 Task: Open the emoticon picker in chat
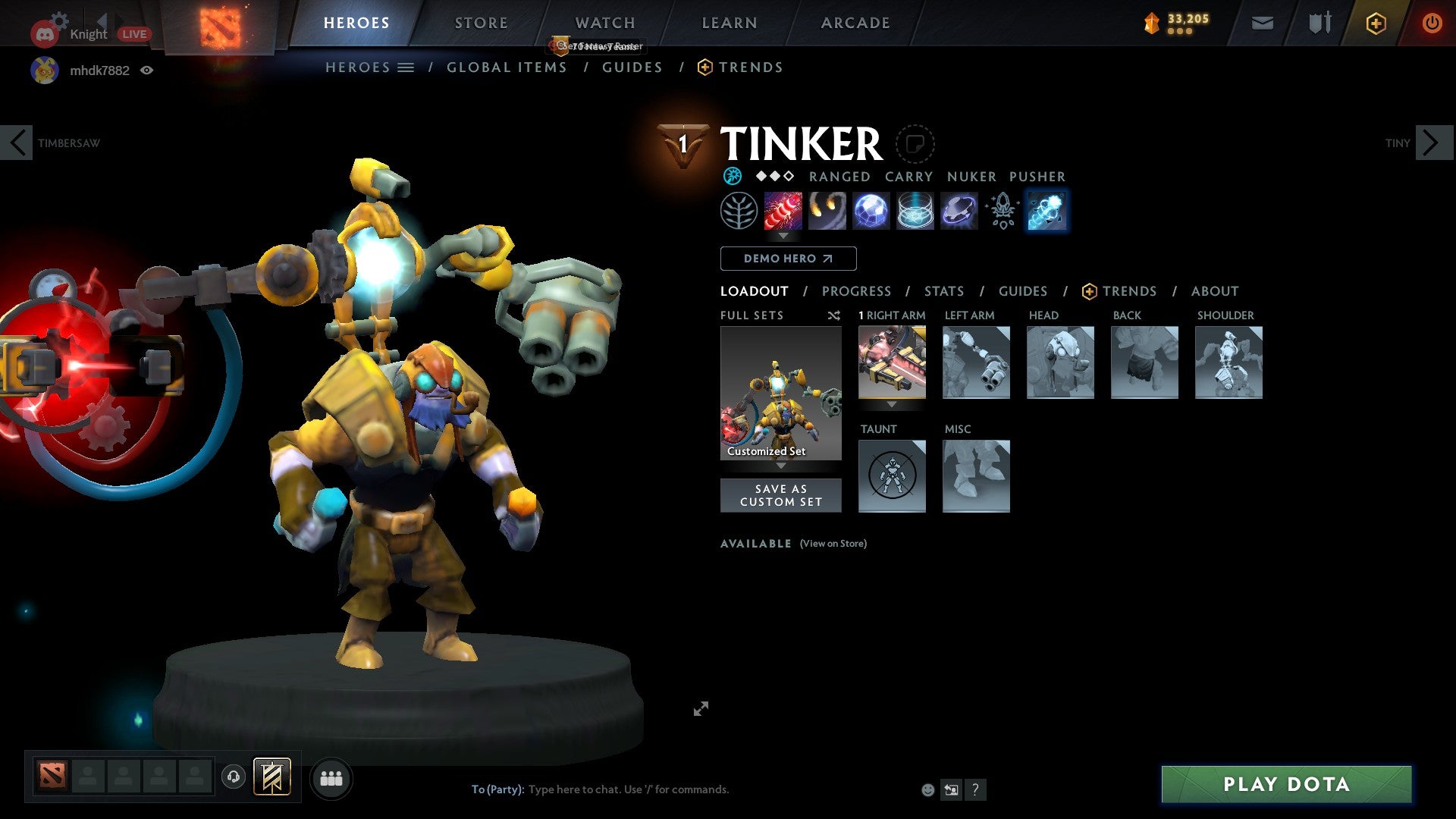tap(927, 789)
